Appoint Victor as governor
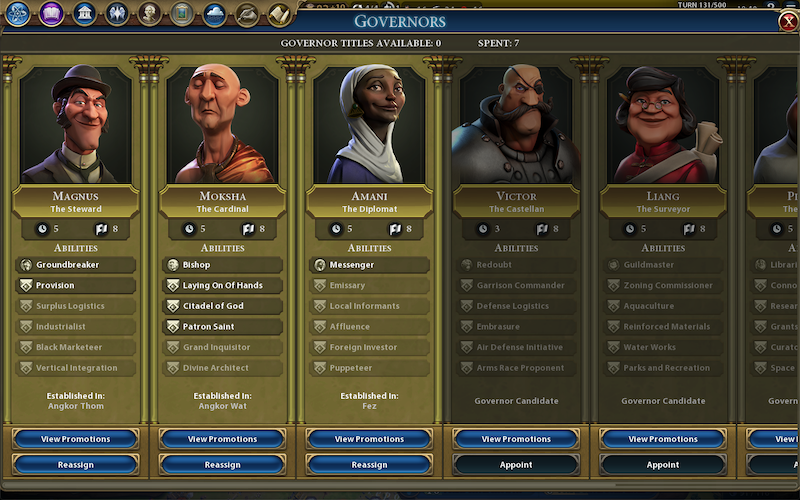Image resolution: width=800 pixels, height=500 pixels. click(516, 464)
